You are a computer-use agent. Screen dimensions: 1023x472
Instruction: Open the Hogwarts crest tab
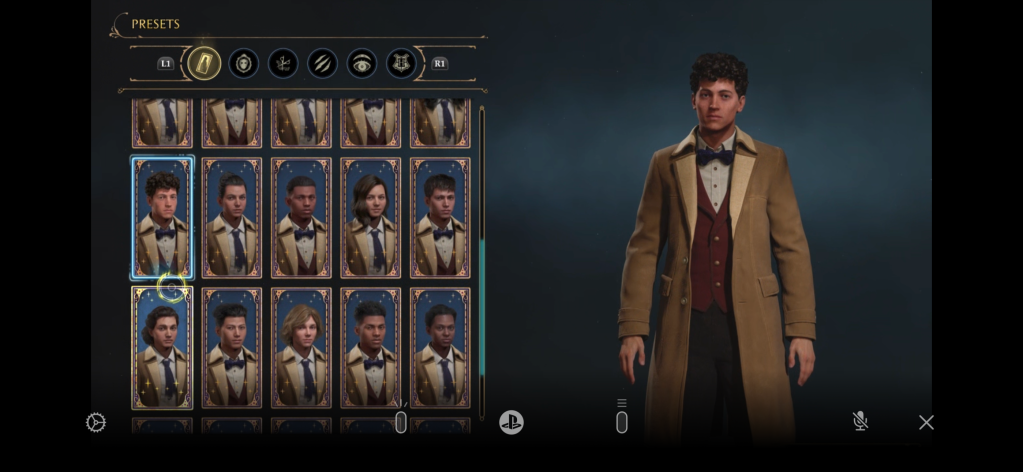pyautogui.click(x=401, y=64)
